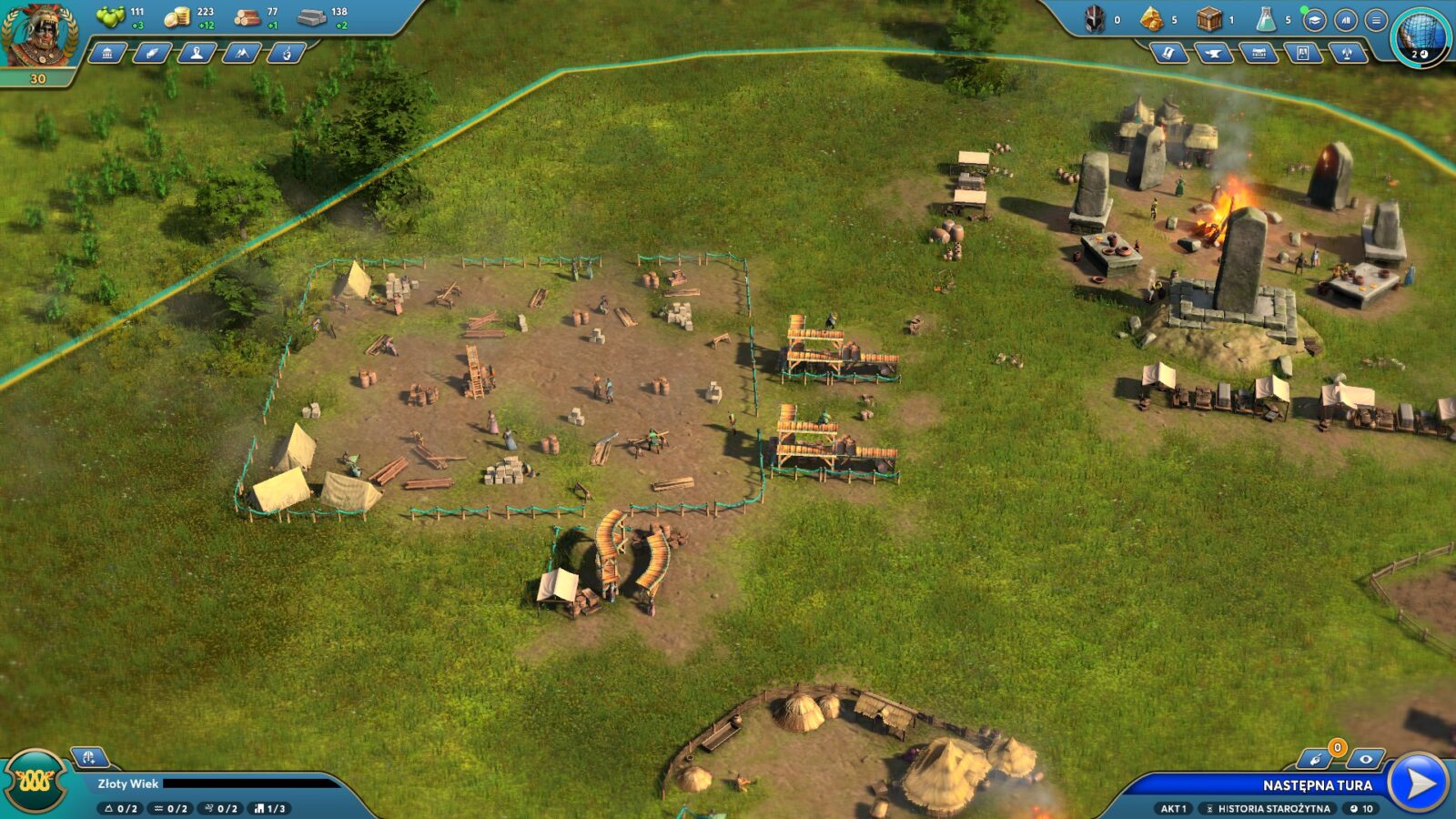Screen dimensions: 1456x819
Task: Open the exclamation card panel
Action: tap(1168, 54)
